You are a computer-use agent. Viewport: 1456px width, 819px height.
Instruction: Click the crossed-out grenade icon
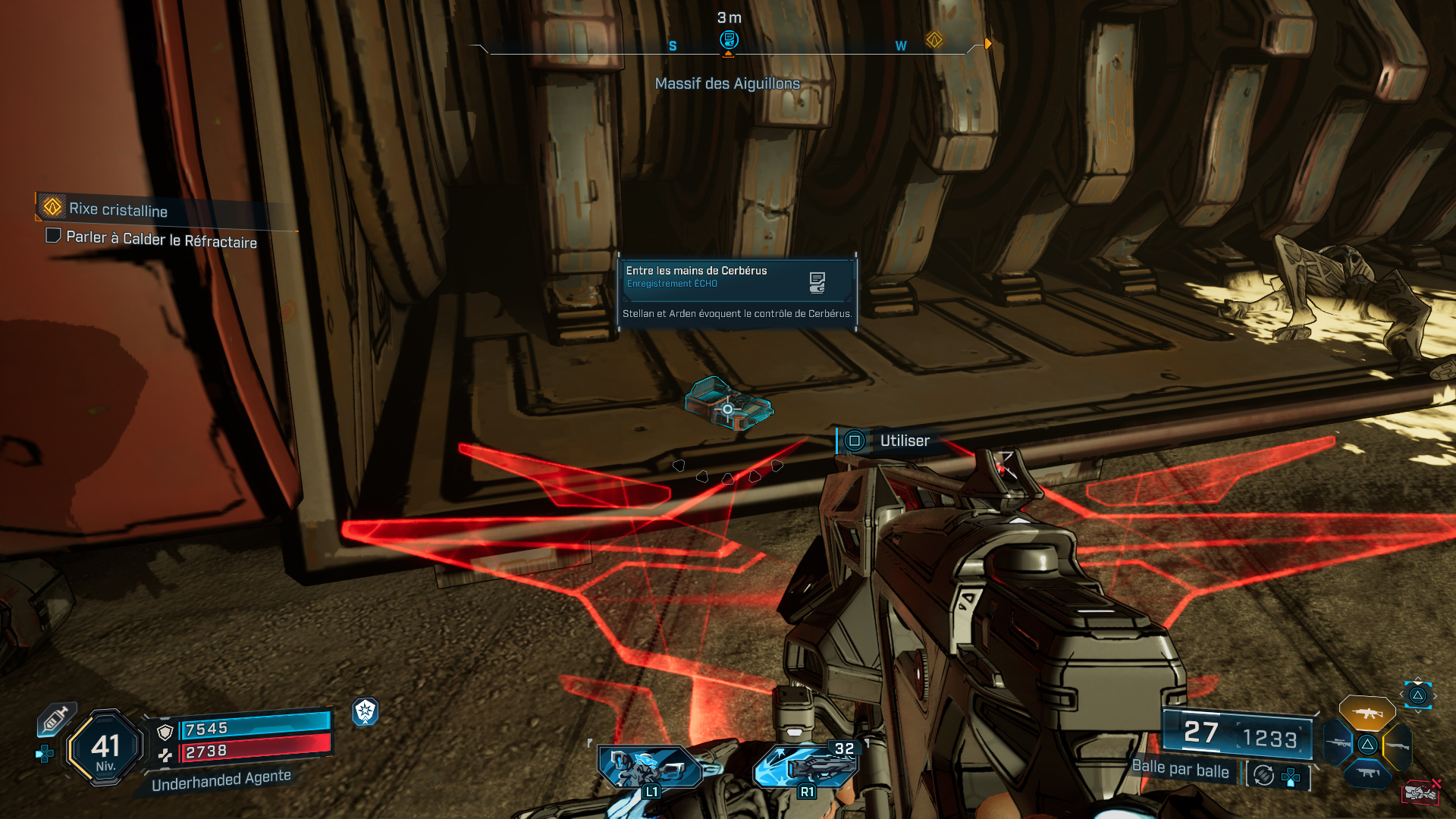(1420, 792)
